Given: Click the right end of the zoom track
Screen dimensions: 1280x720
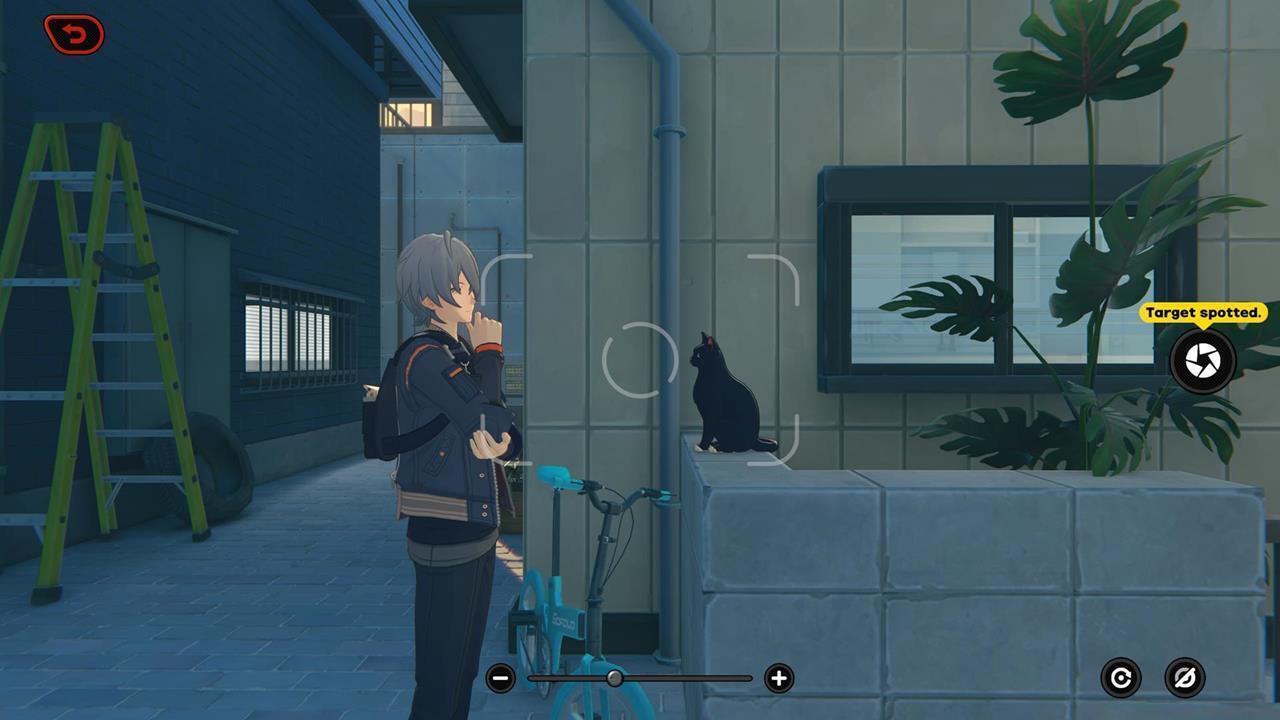Looking at the screenshot, I should coord(748,677).
